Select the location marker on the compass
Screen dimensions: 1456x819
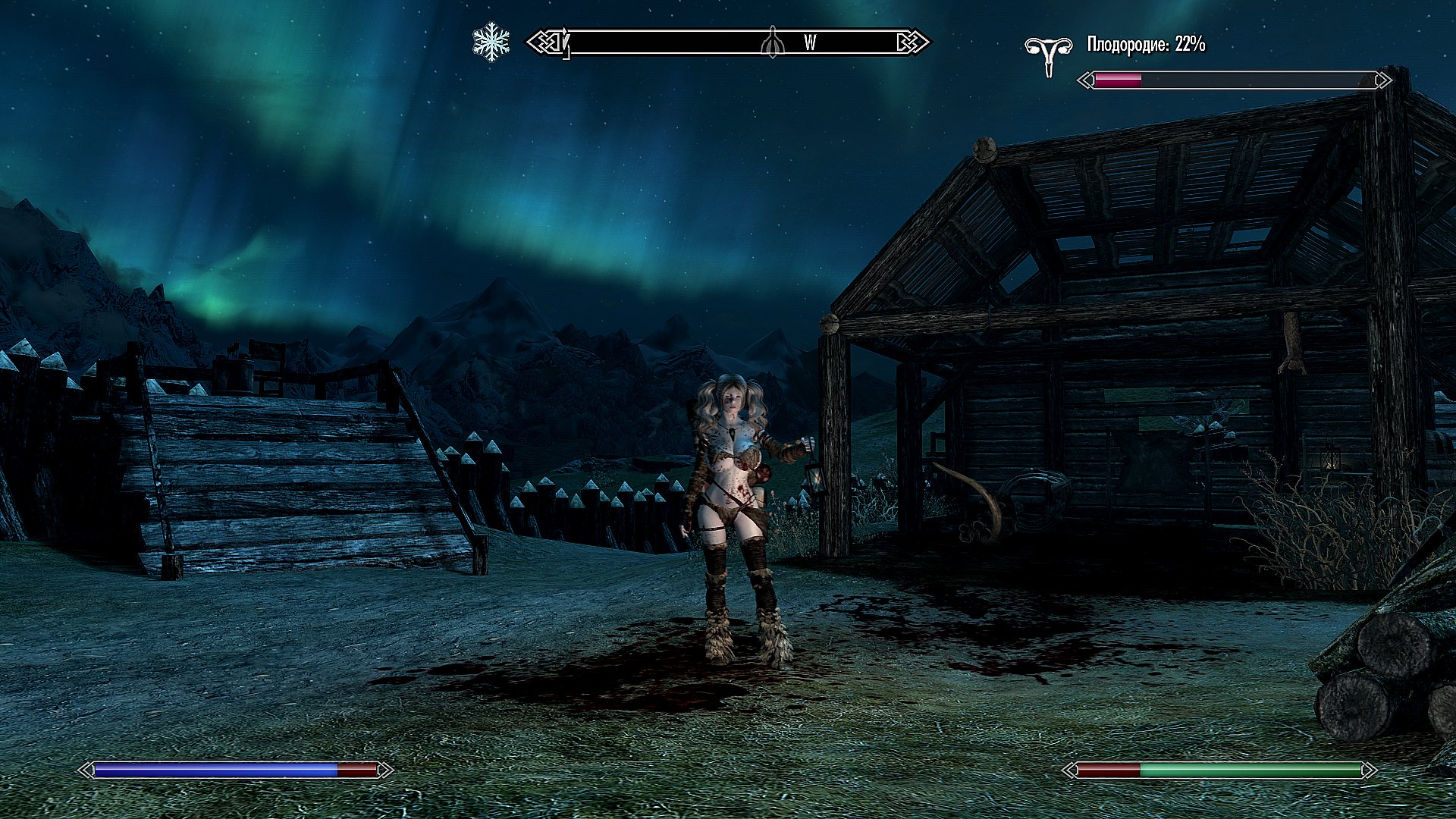[x=771, y=42]
